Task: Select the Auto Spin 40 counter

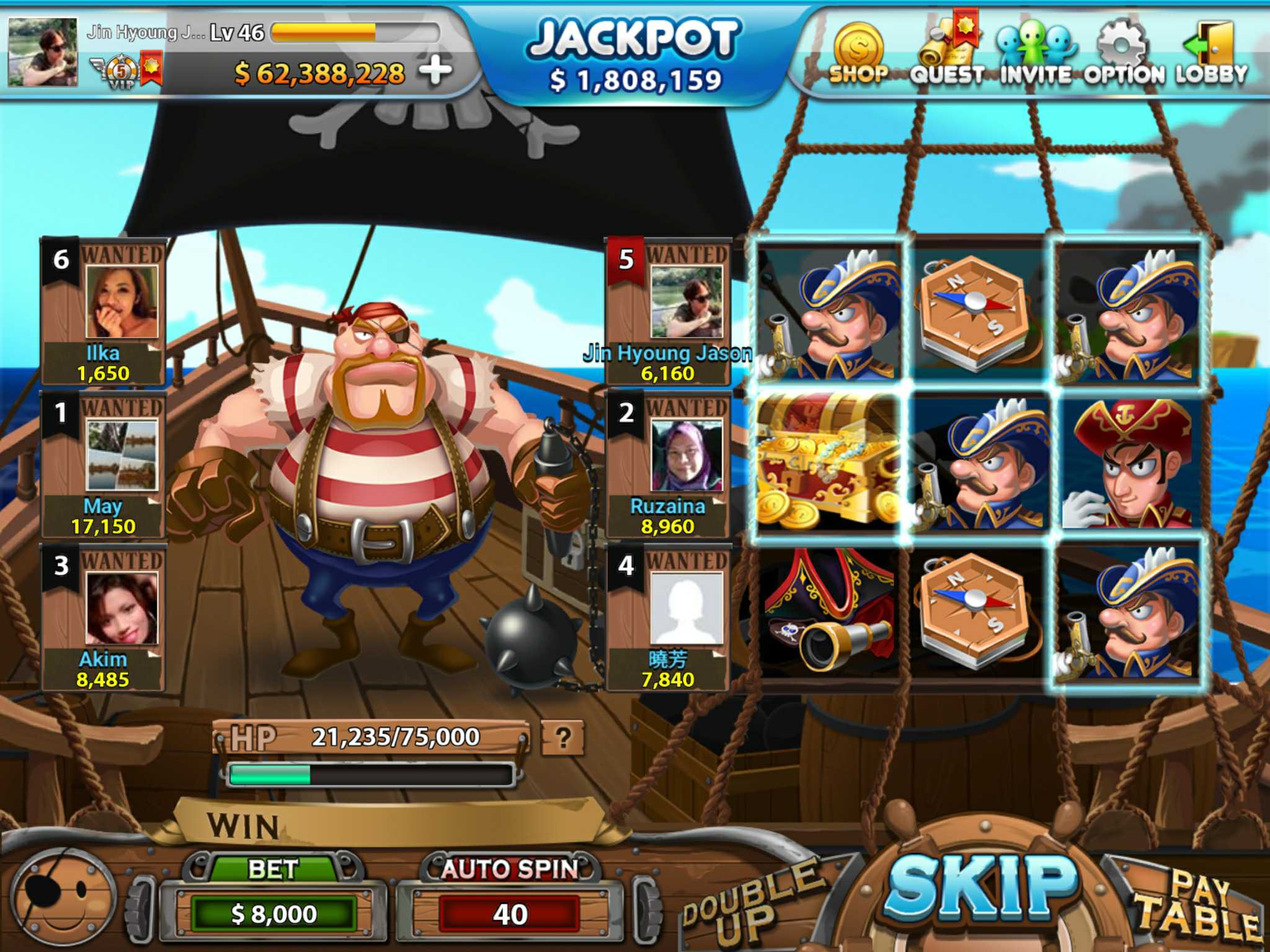Action: tap(510, 914)
